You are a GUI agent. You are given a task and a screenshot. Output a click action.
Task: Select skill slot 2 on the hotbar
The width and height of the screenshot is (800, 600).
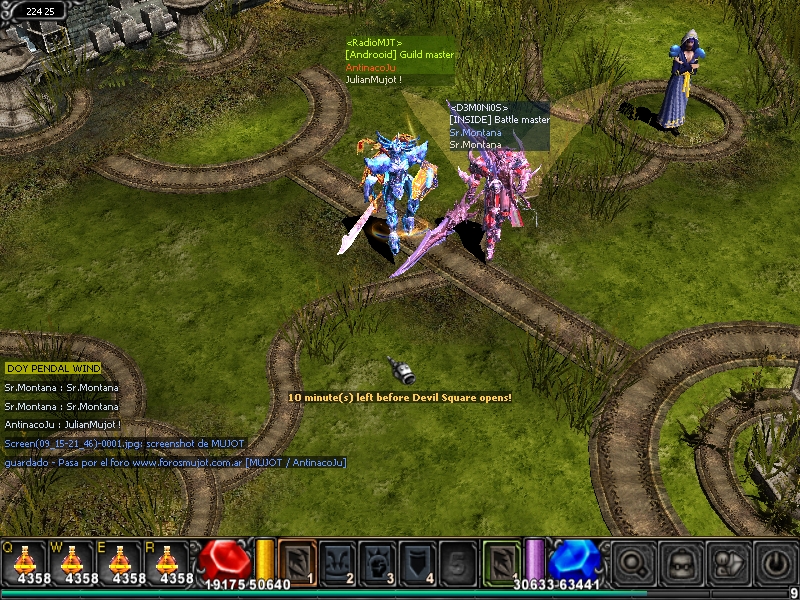pyautogui.click(x=338, y=560)
